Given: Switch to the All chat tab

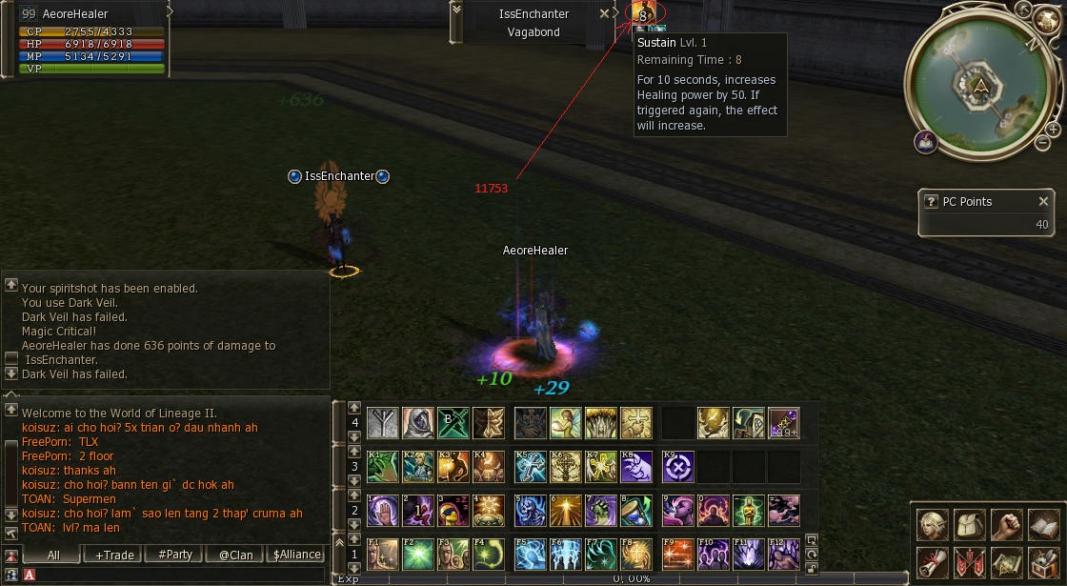Looking at the screenshot, I should point(53,555).
